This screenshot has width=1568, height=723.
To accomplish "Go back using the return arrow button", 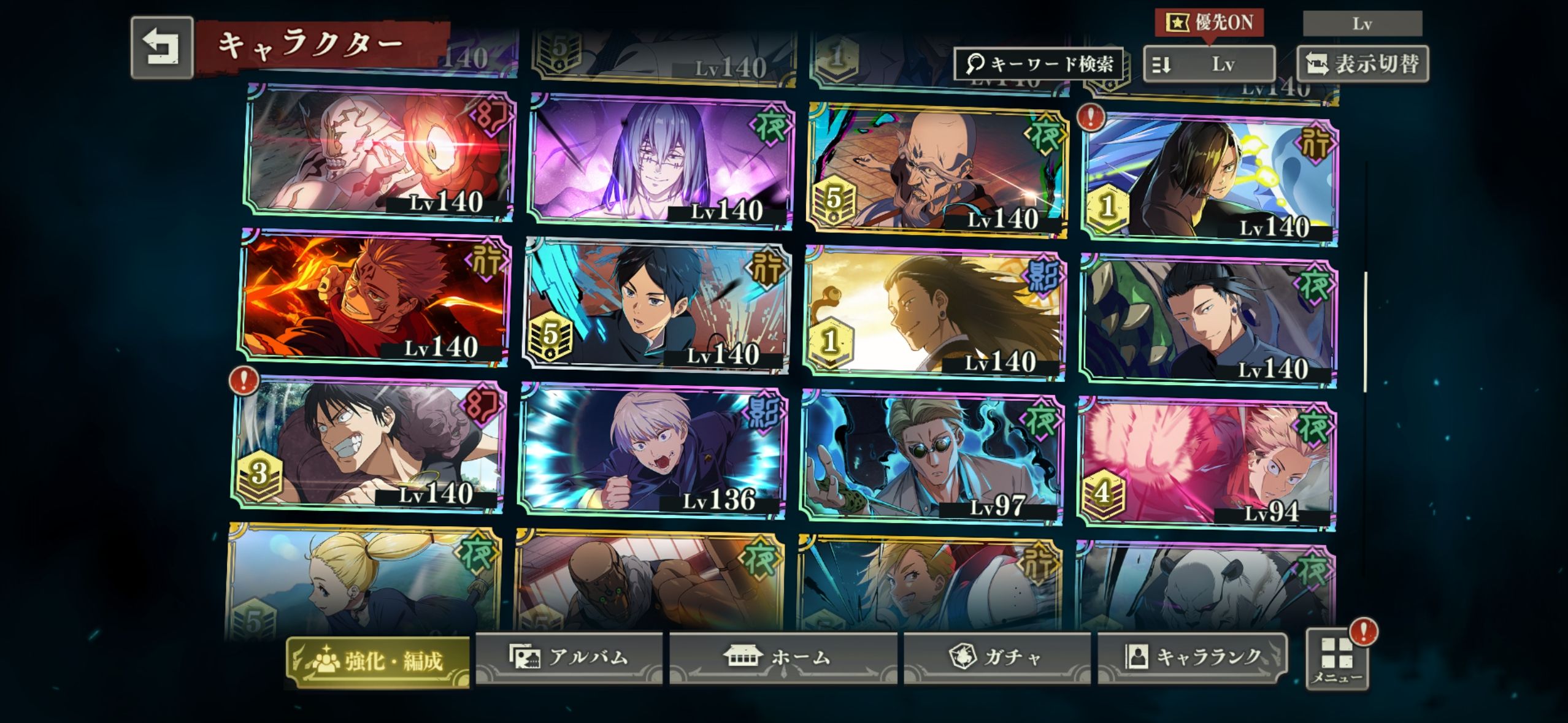I will 162,48.
